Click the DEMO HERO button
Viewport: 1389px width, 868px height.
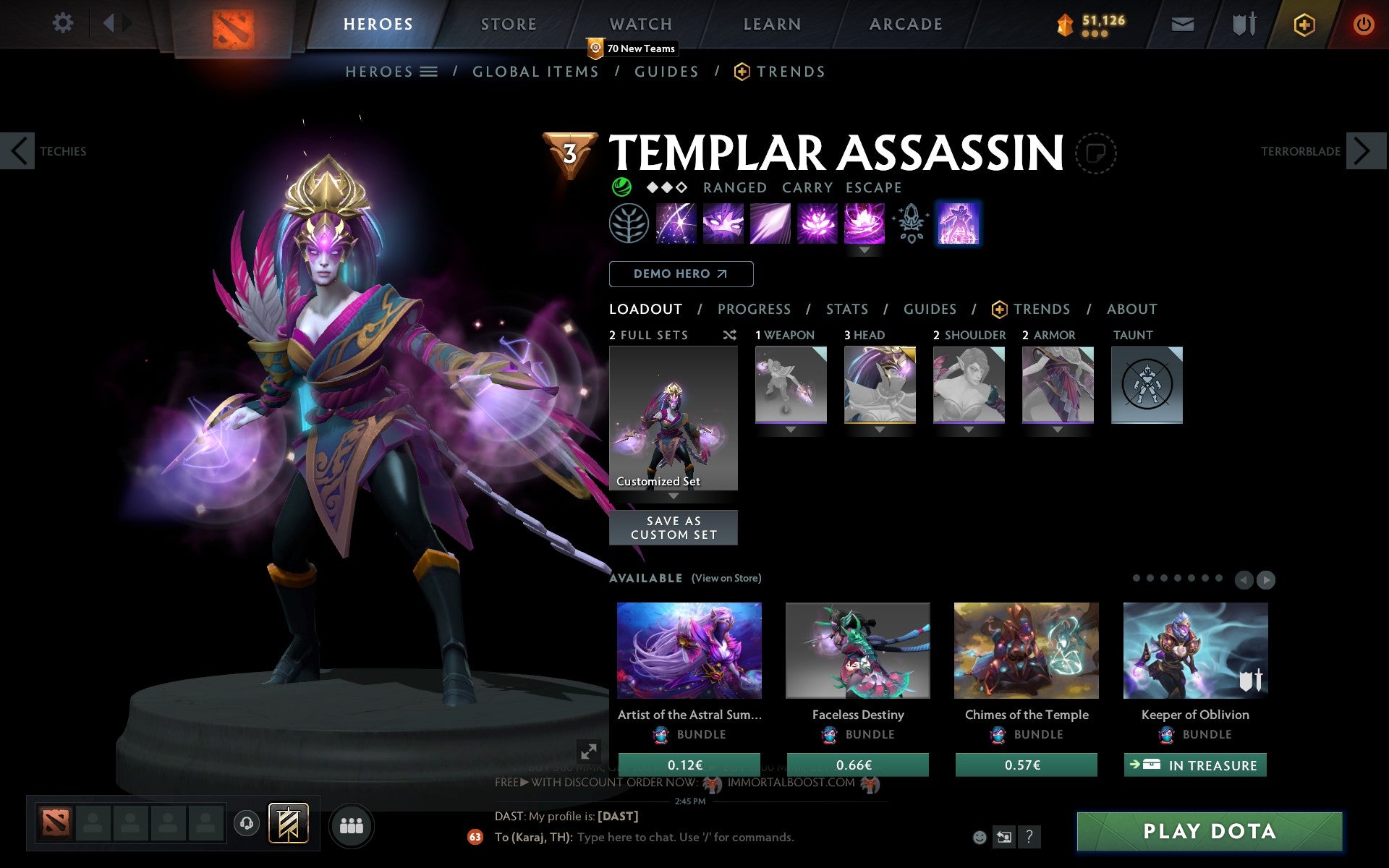point(681,274)
